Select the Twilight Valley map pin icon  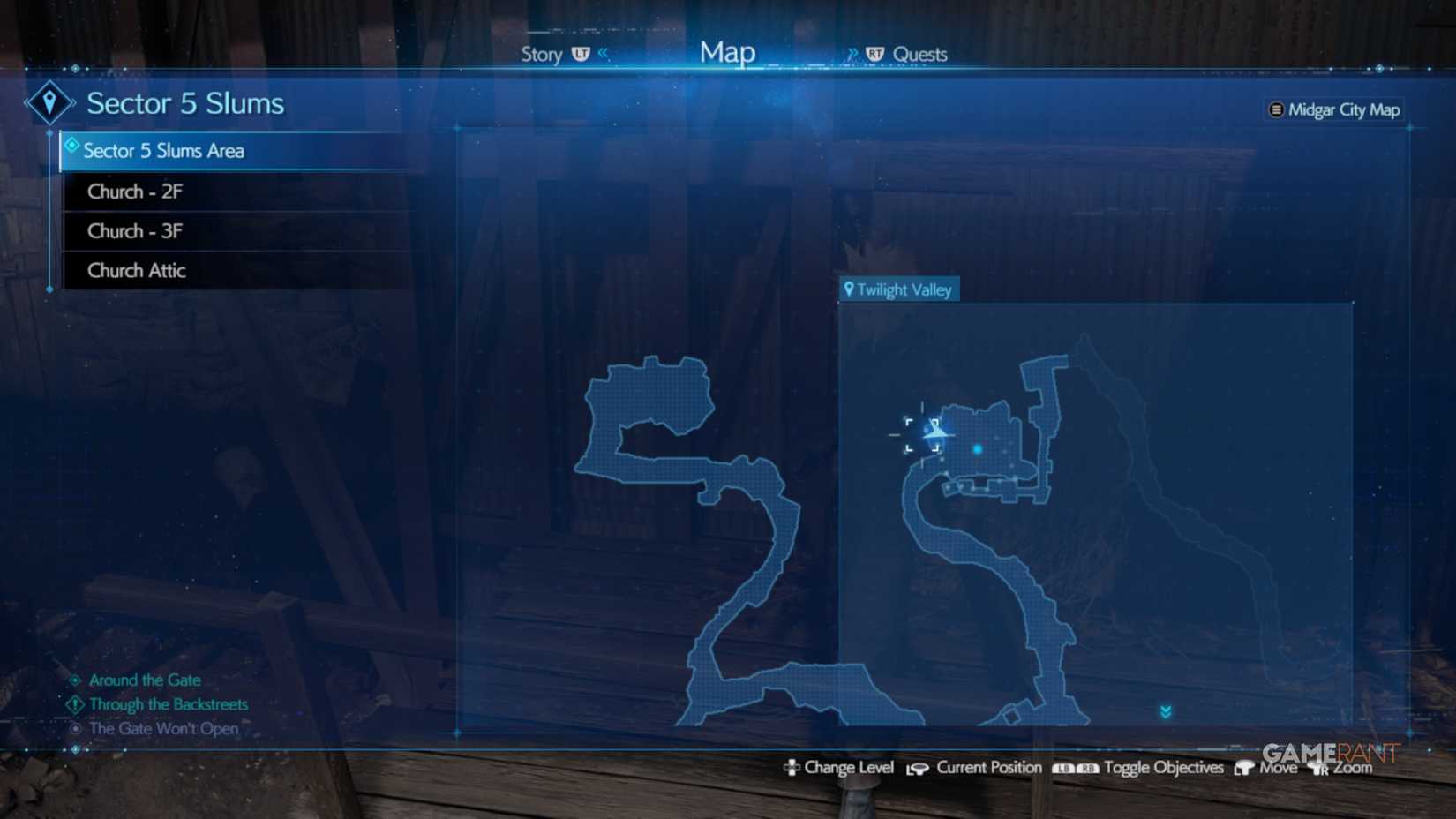click(x=850, y=289)
